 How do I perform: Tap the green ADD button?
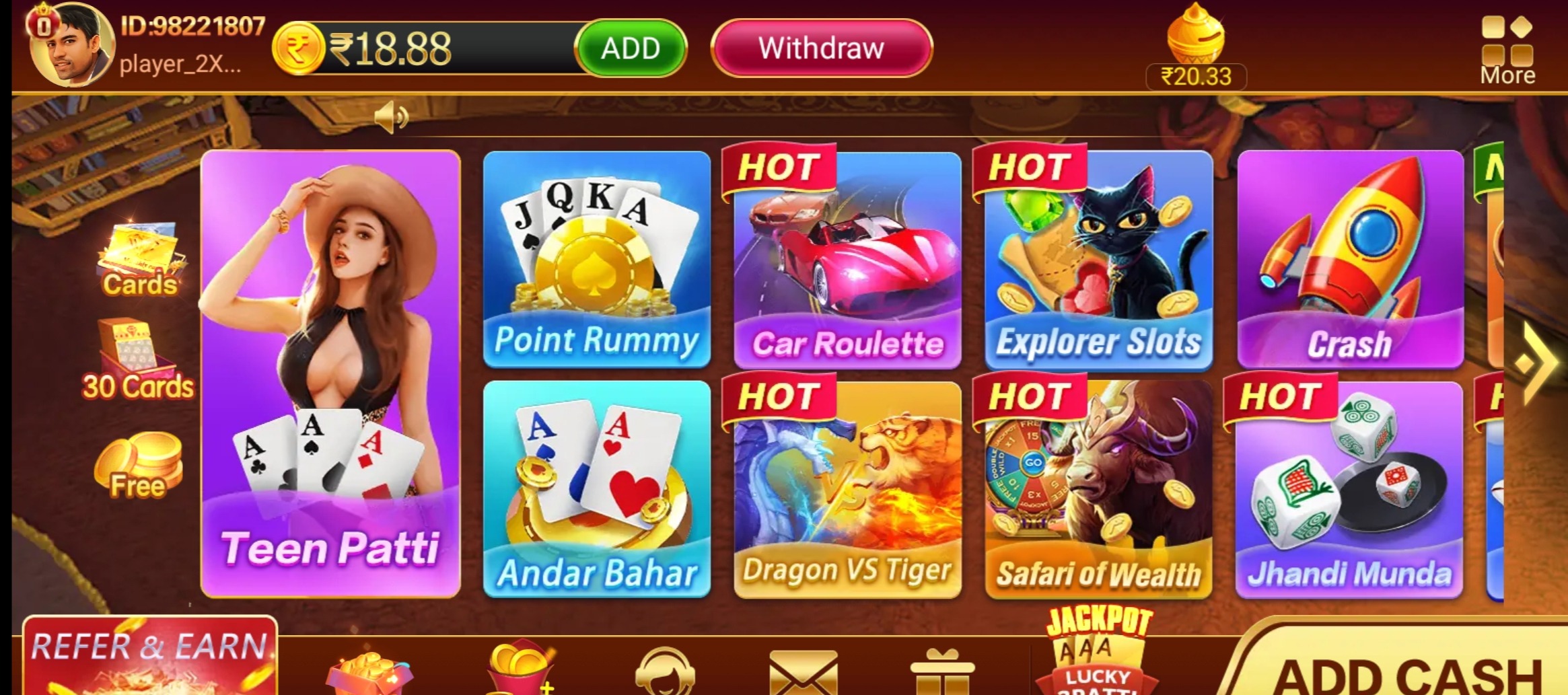pyautogui.click(x=631, y=48)
